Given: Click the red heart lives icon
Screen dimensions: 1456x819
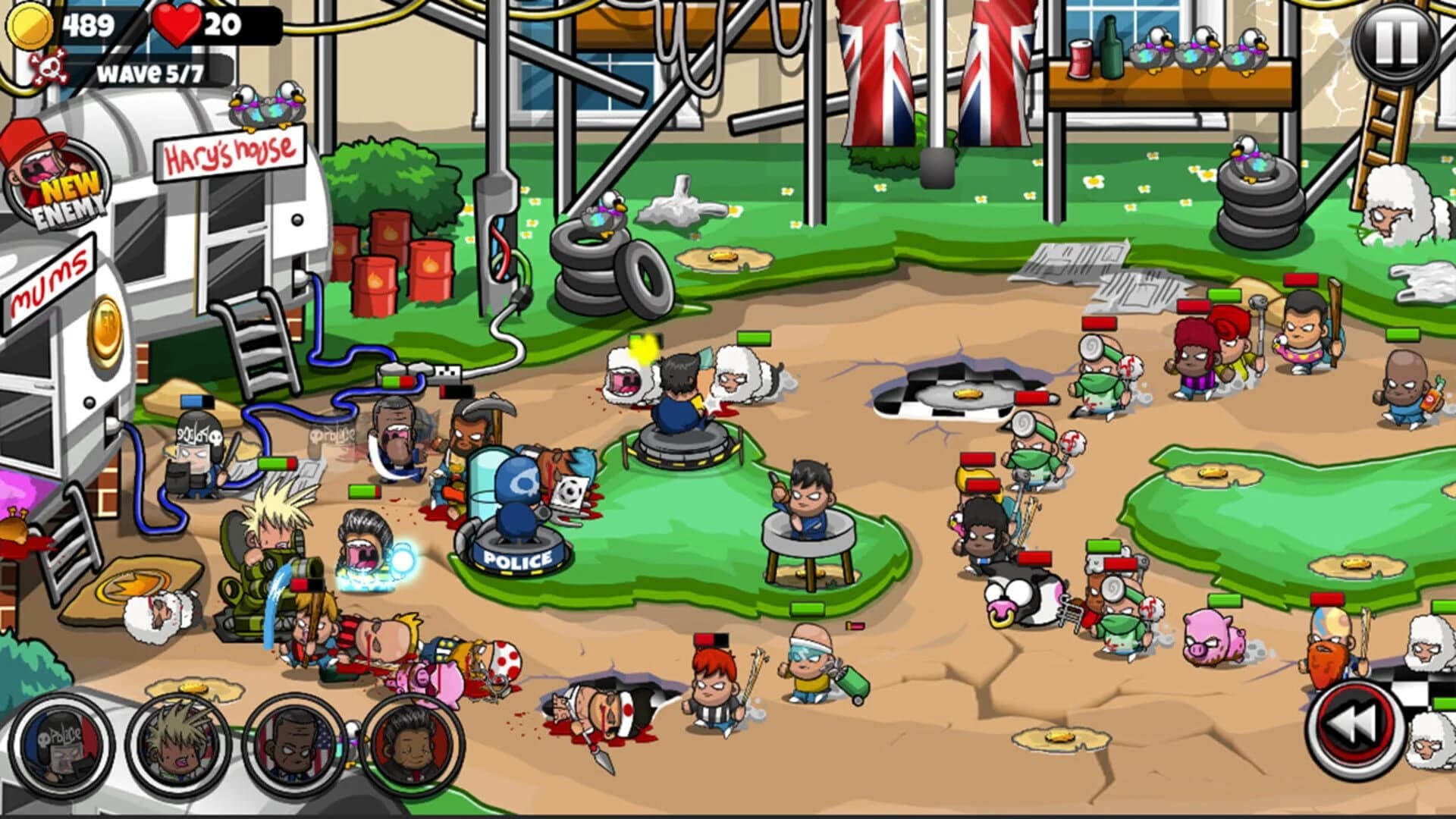Looking at the screenshot, I should click(x=177, y=24).
